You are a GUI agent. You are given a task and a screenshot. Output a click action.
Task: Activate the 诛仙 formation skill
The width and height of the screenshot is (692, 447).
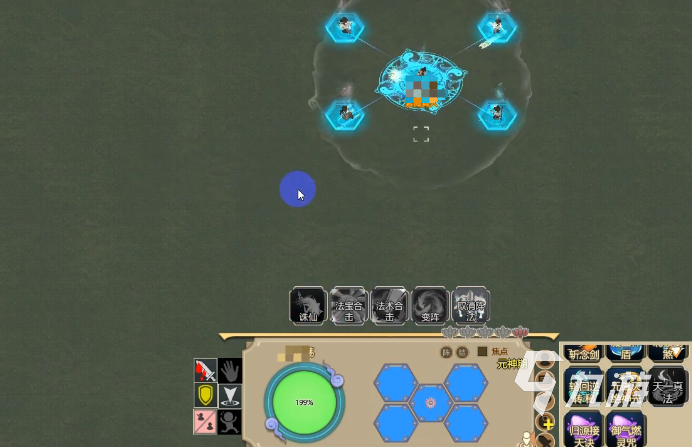307,306
